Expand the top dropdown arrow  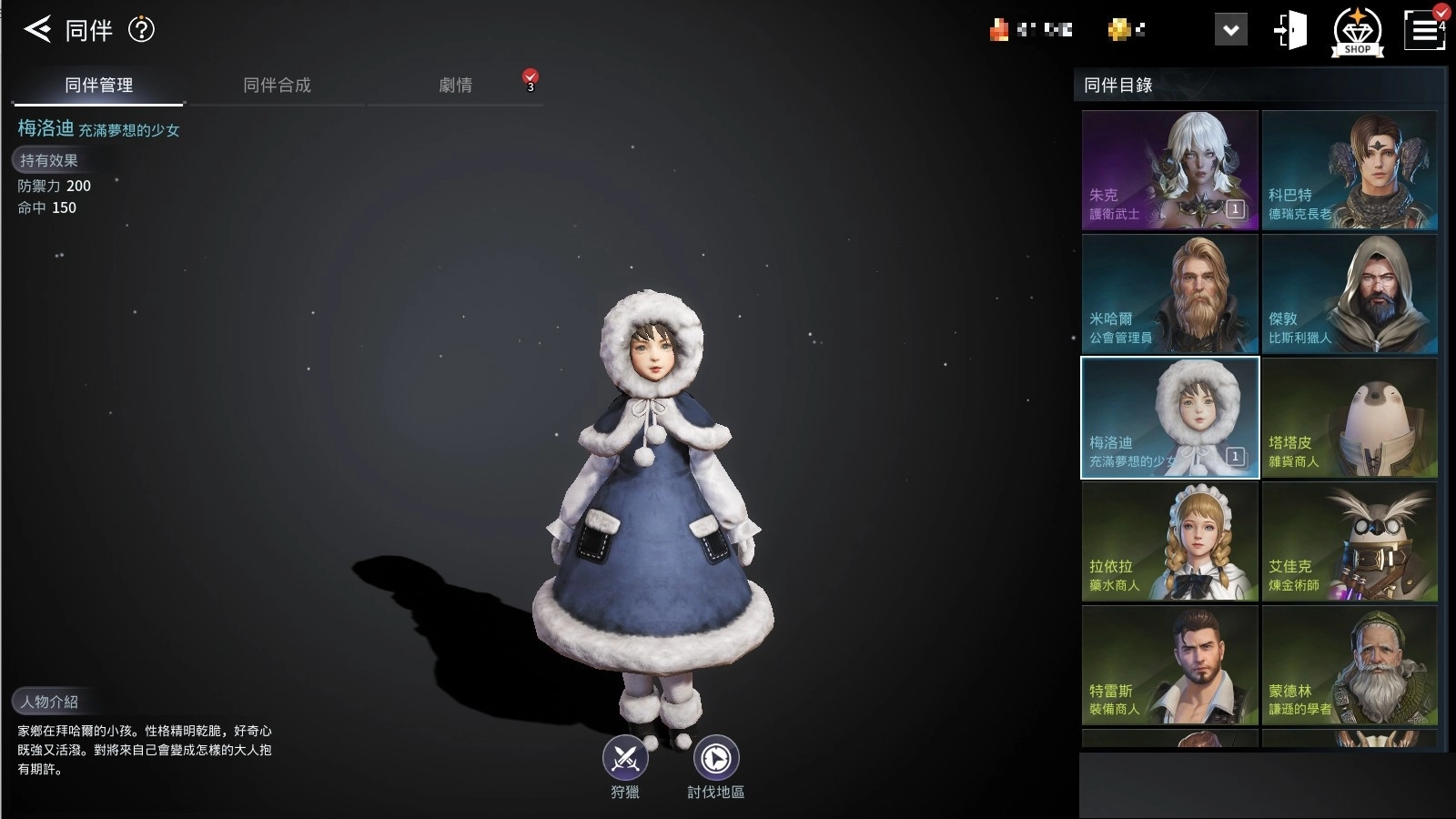(x=1230, y=30)
